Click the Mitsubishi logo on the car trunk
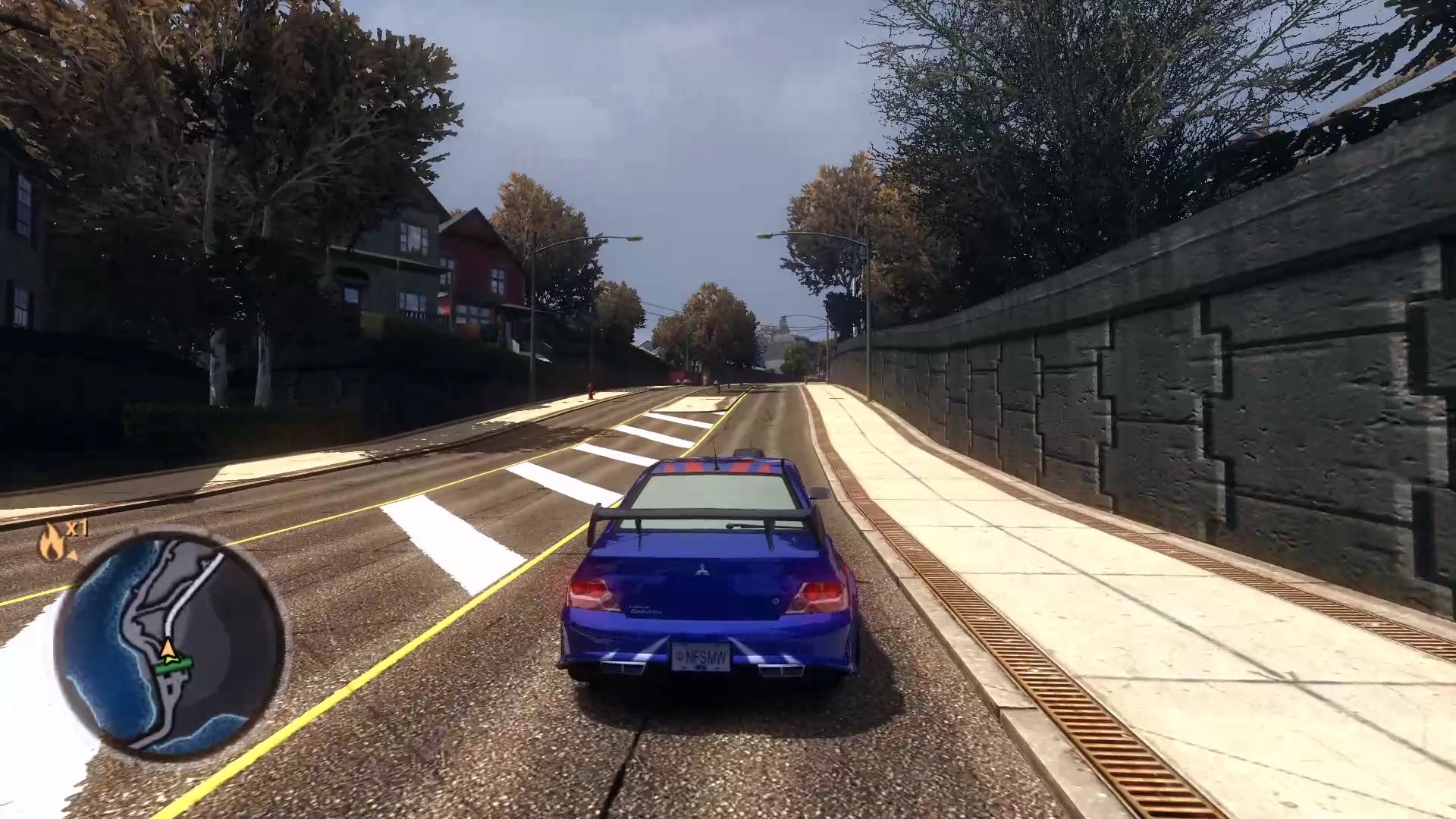Image resolution: width=1456 pixels, height=819 pixels. pos(701,569)
